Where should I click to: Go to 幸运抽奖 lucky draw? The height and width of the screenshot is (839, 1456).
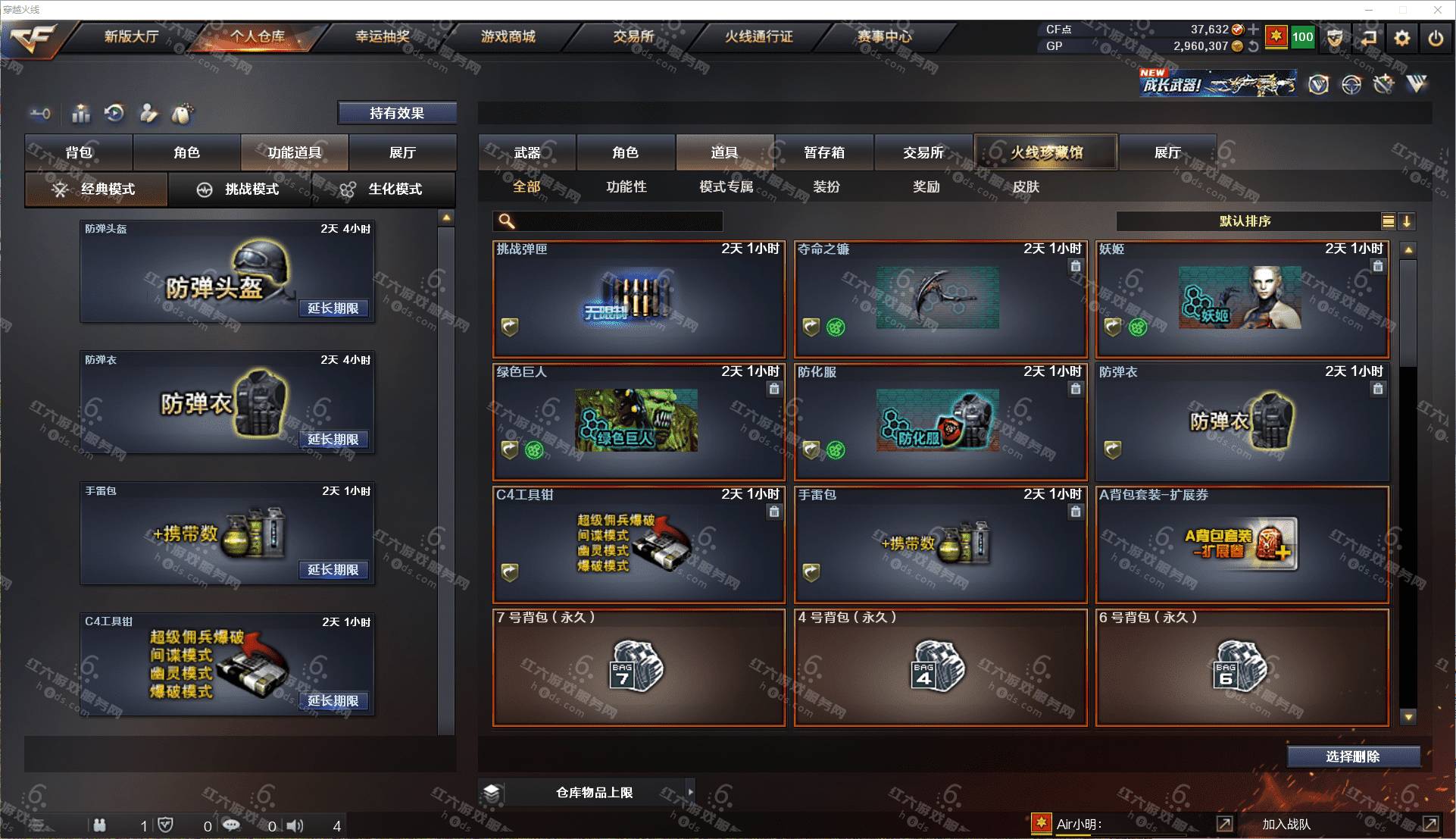tap(383, 36)
